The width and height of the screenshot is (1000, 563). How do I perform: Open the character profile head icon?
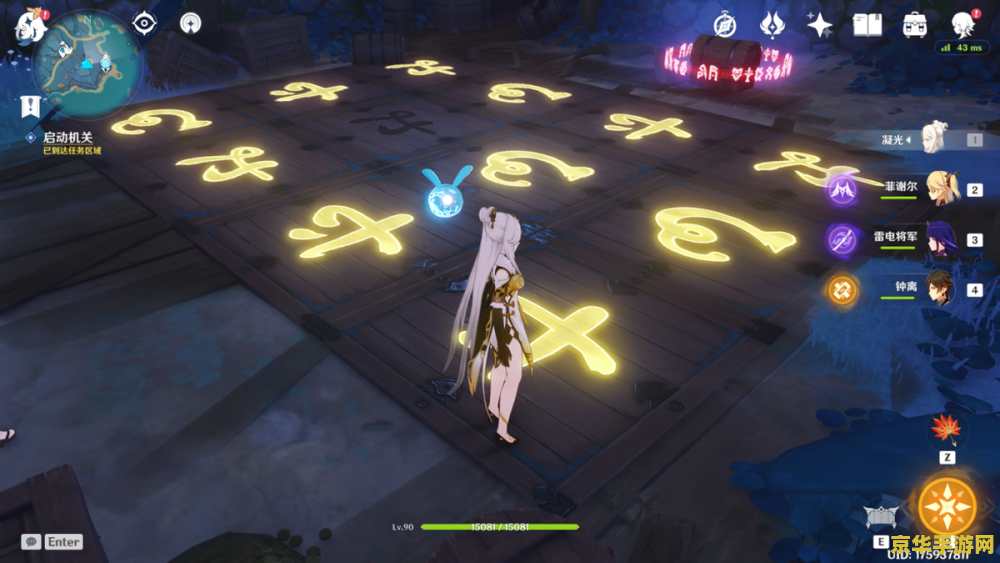click(962, 25)
